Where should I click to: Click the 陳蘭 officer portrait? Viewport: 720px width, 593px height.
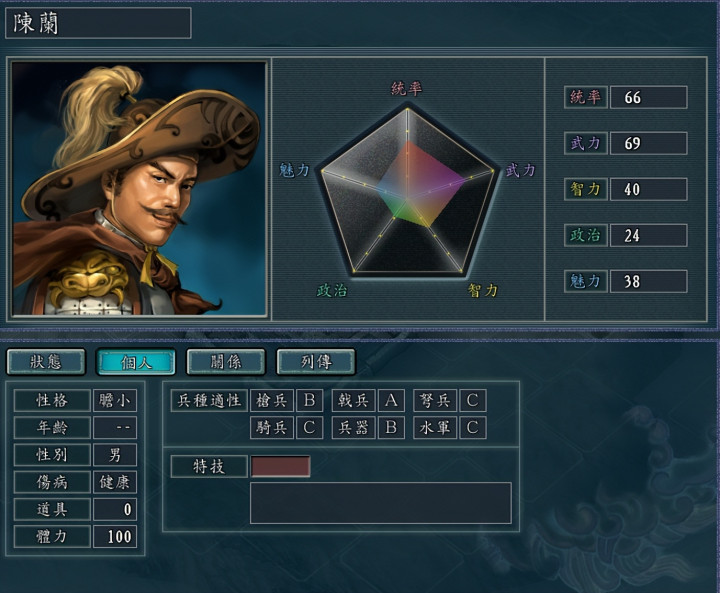tap(140, 189)
